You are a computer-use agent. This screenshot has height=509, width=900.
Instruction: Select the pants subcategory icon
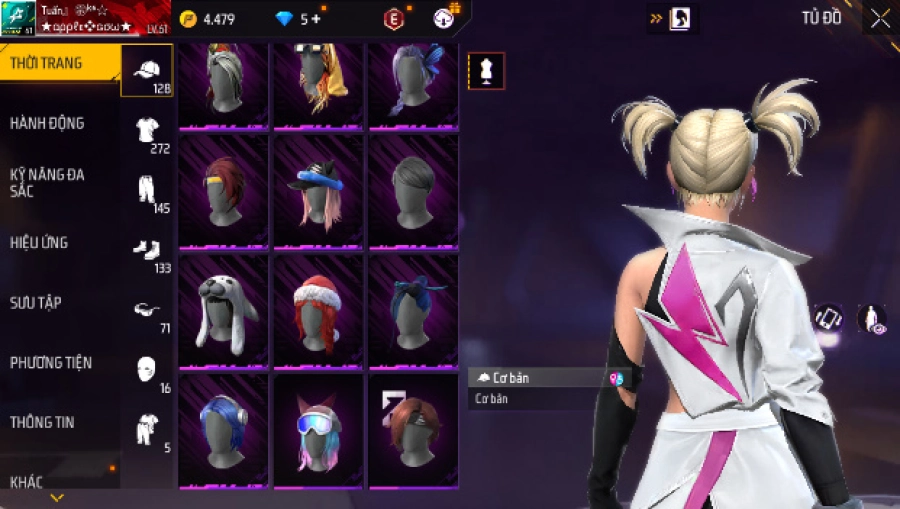147,190
